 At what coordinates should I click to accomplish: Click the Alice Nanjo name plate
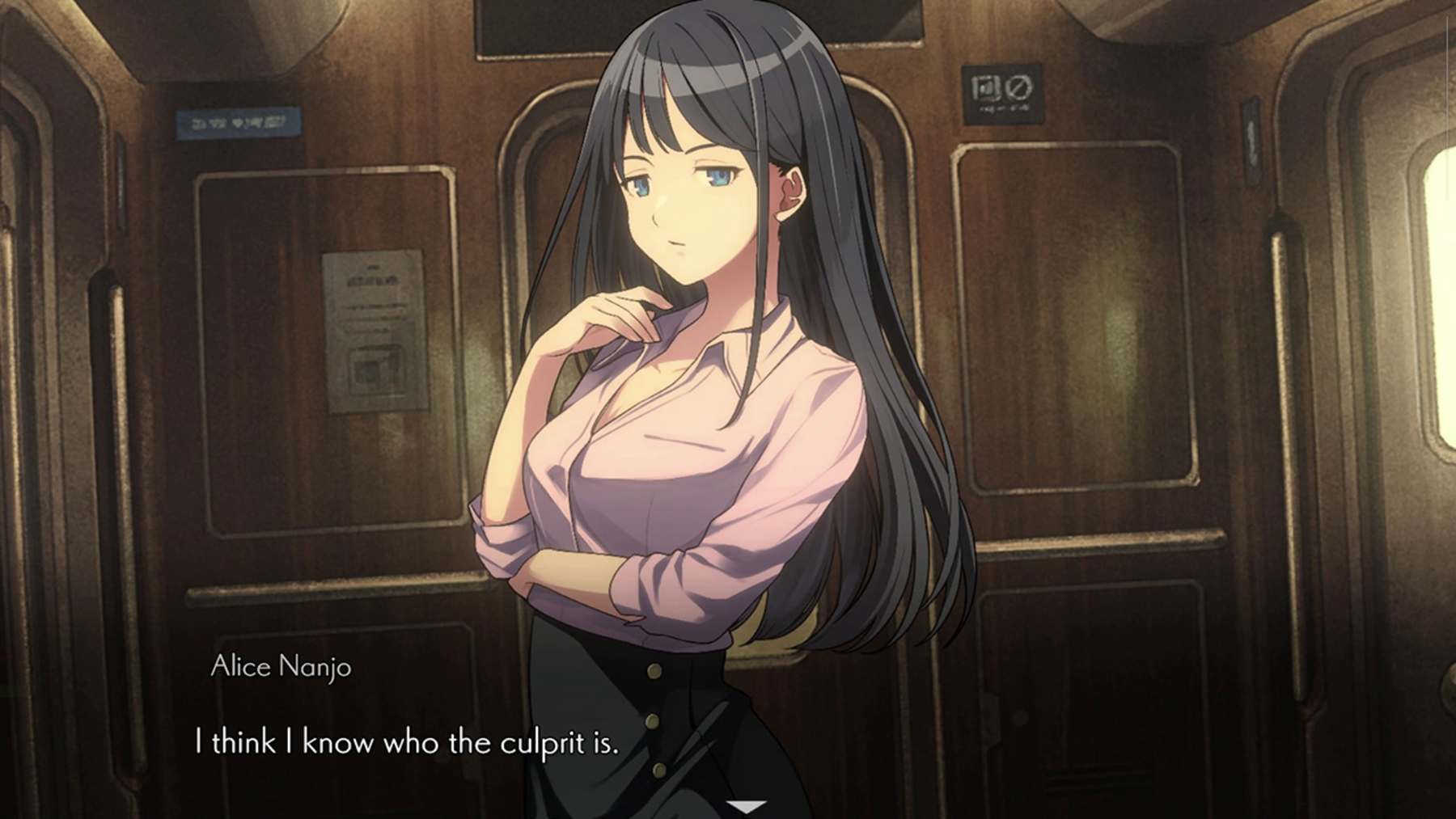(280, 668)
